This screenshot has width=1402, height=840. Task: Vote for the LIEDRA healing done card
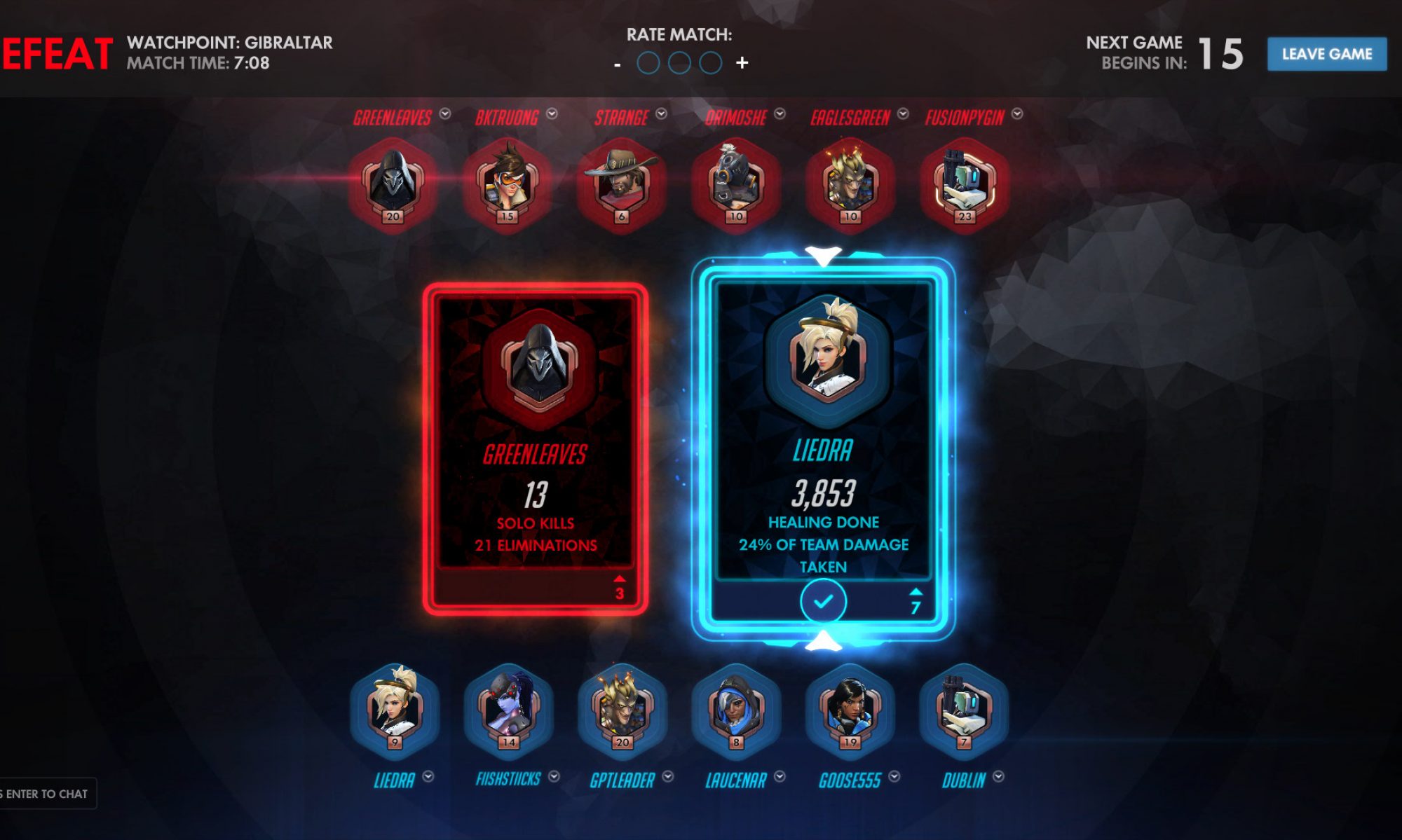[823, 448]
